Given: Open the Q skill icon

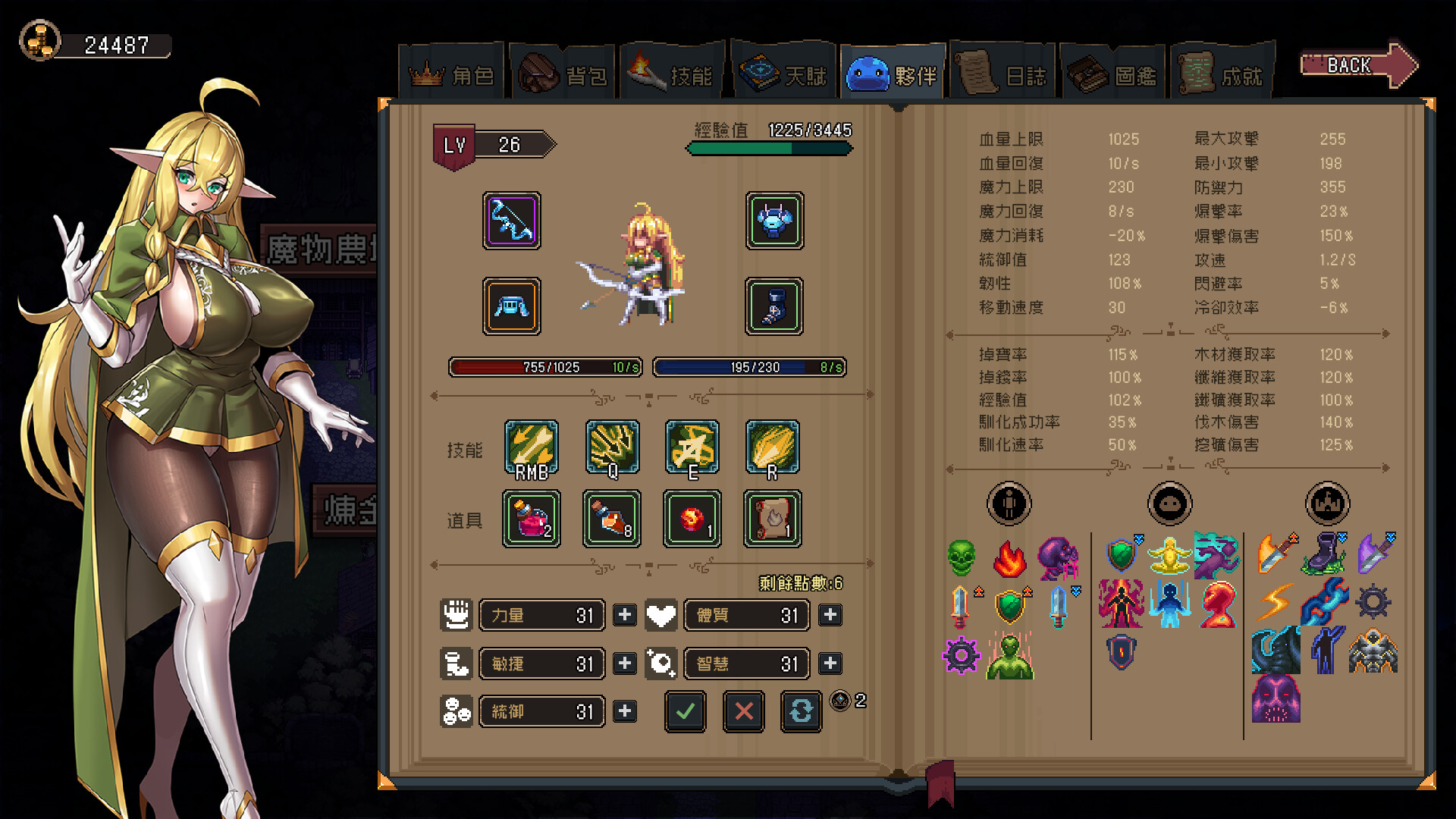Looking at the screenshot, I should (x=611, y=447).
